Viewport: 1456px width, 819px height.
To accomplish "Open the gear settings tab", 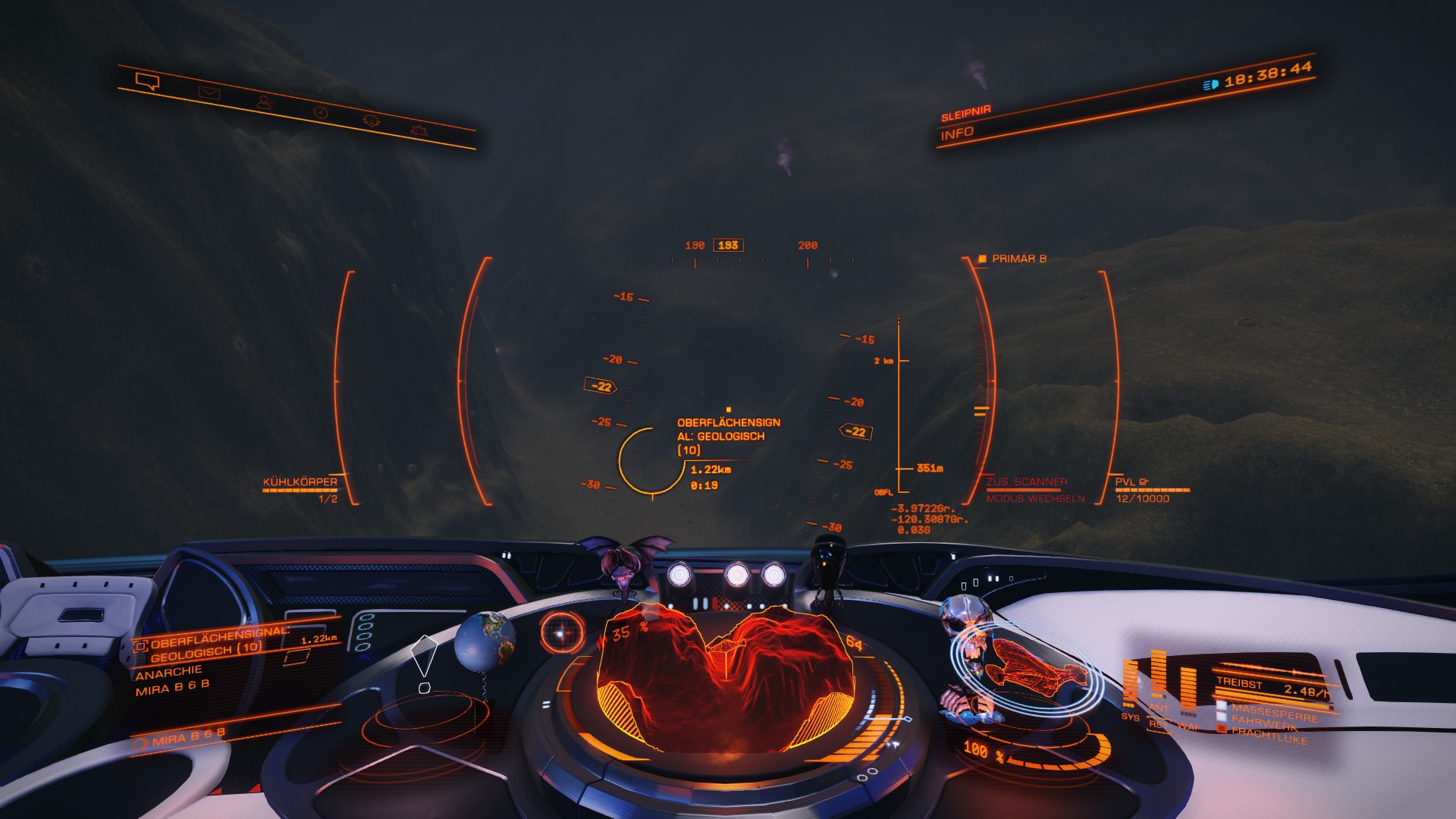I will 418,130.
